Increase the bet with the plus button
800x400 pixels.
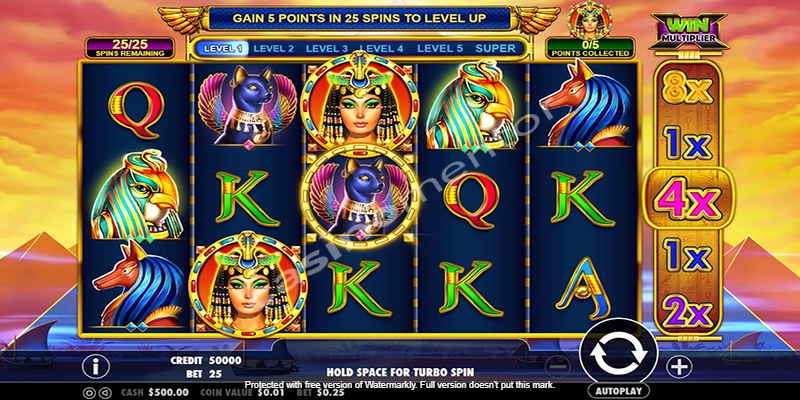coord(678,366)
